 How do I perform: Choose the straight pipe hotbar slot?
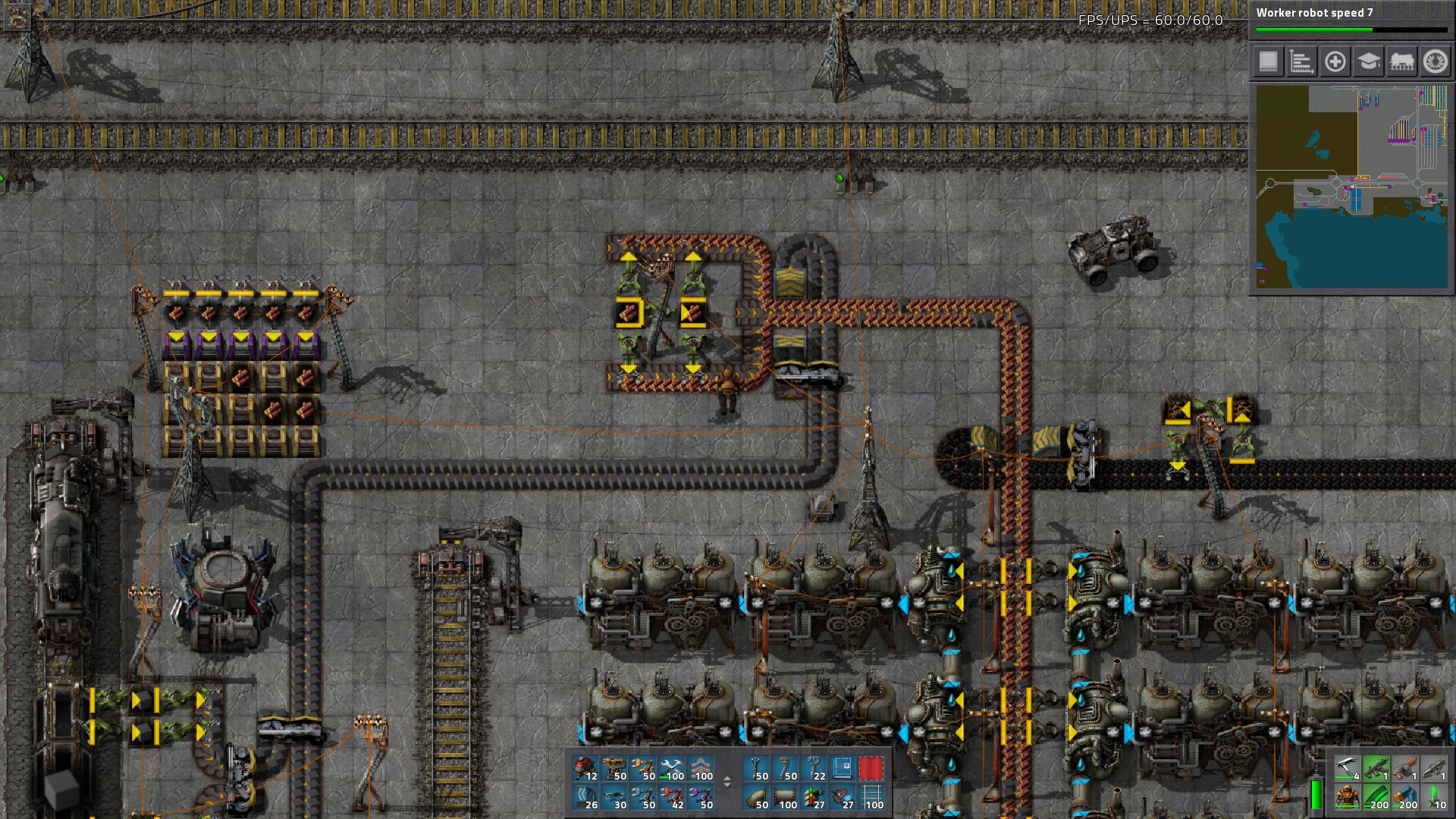tap(786, 796)
